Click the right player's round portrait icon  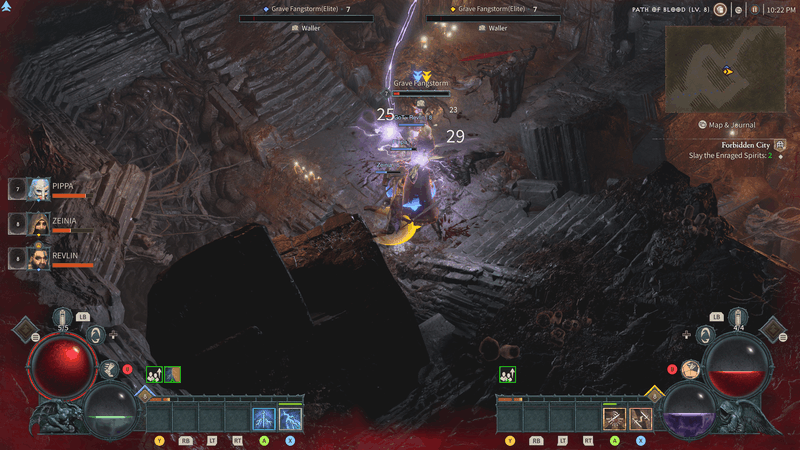tap(690, 369)
